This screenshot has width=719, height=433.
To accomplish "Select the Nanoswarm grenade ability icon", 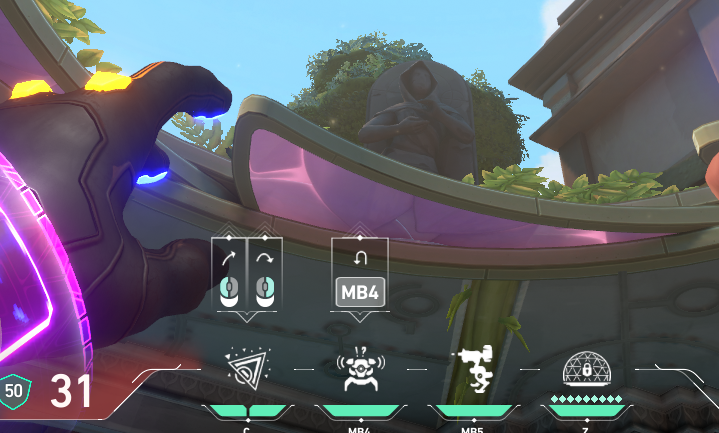I will pos(247,368).
